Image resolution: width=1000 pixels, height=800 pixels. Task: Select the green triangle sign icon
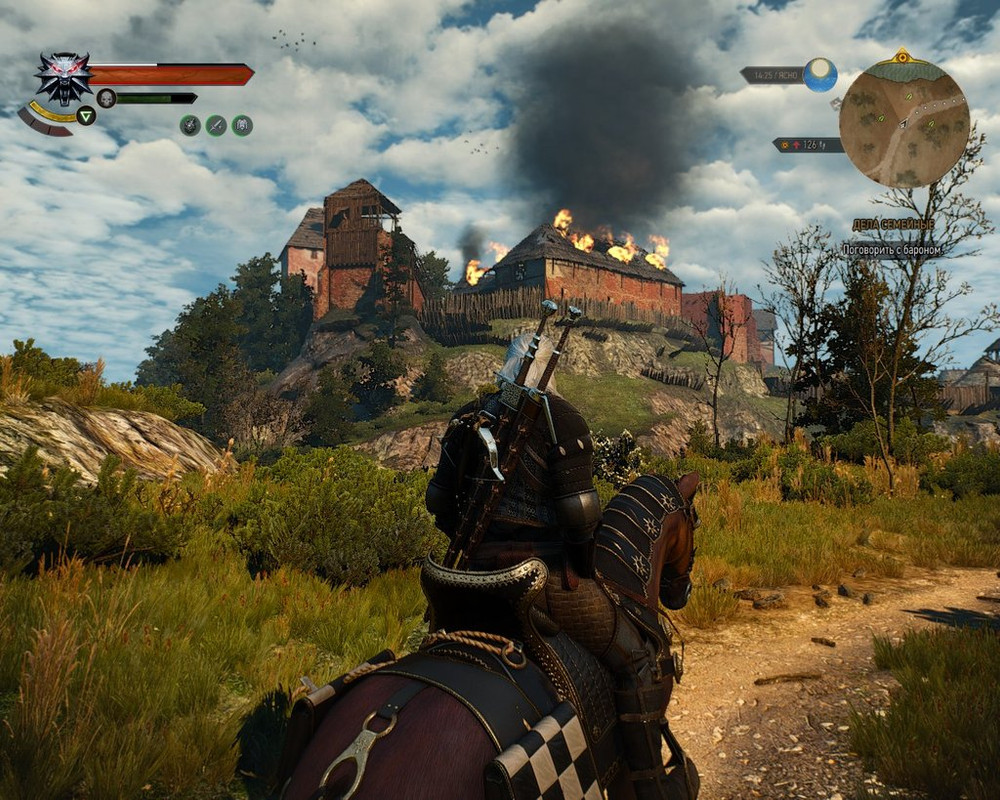(86, 116)
